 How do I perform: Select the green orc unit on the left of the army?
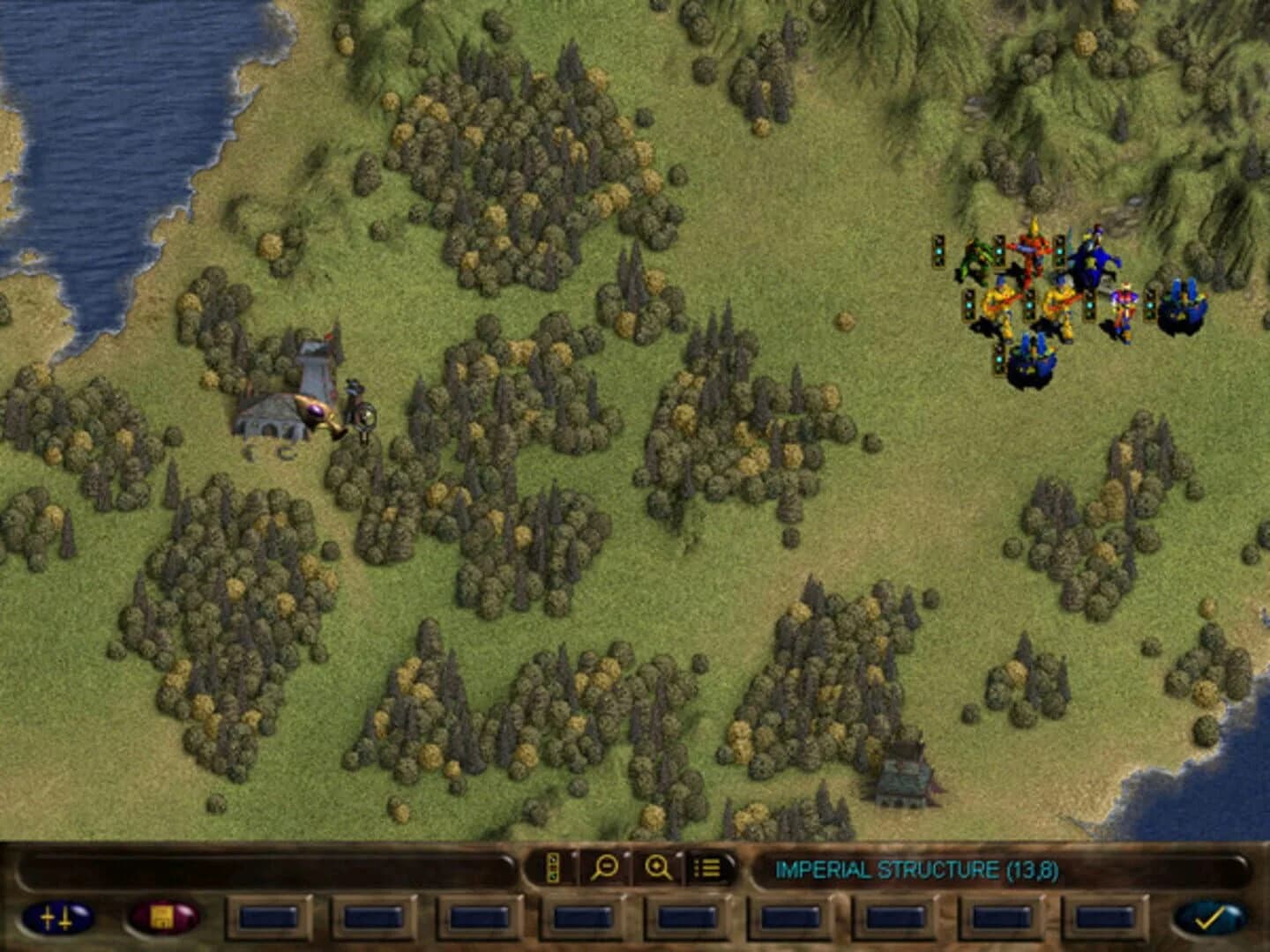click(x=975, y=256)
